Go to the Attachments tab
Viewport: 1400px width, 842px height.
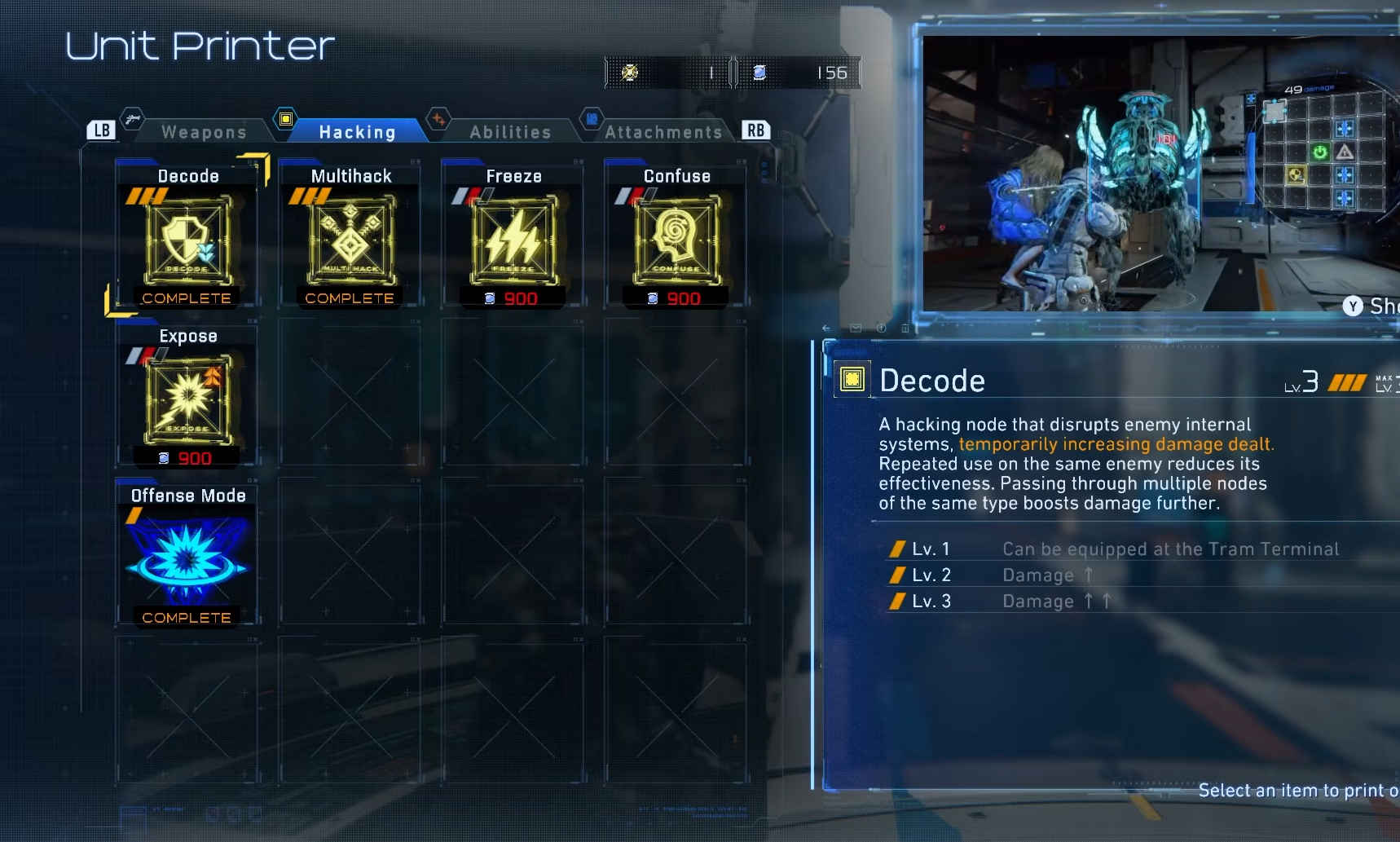click(663, 132)
